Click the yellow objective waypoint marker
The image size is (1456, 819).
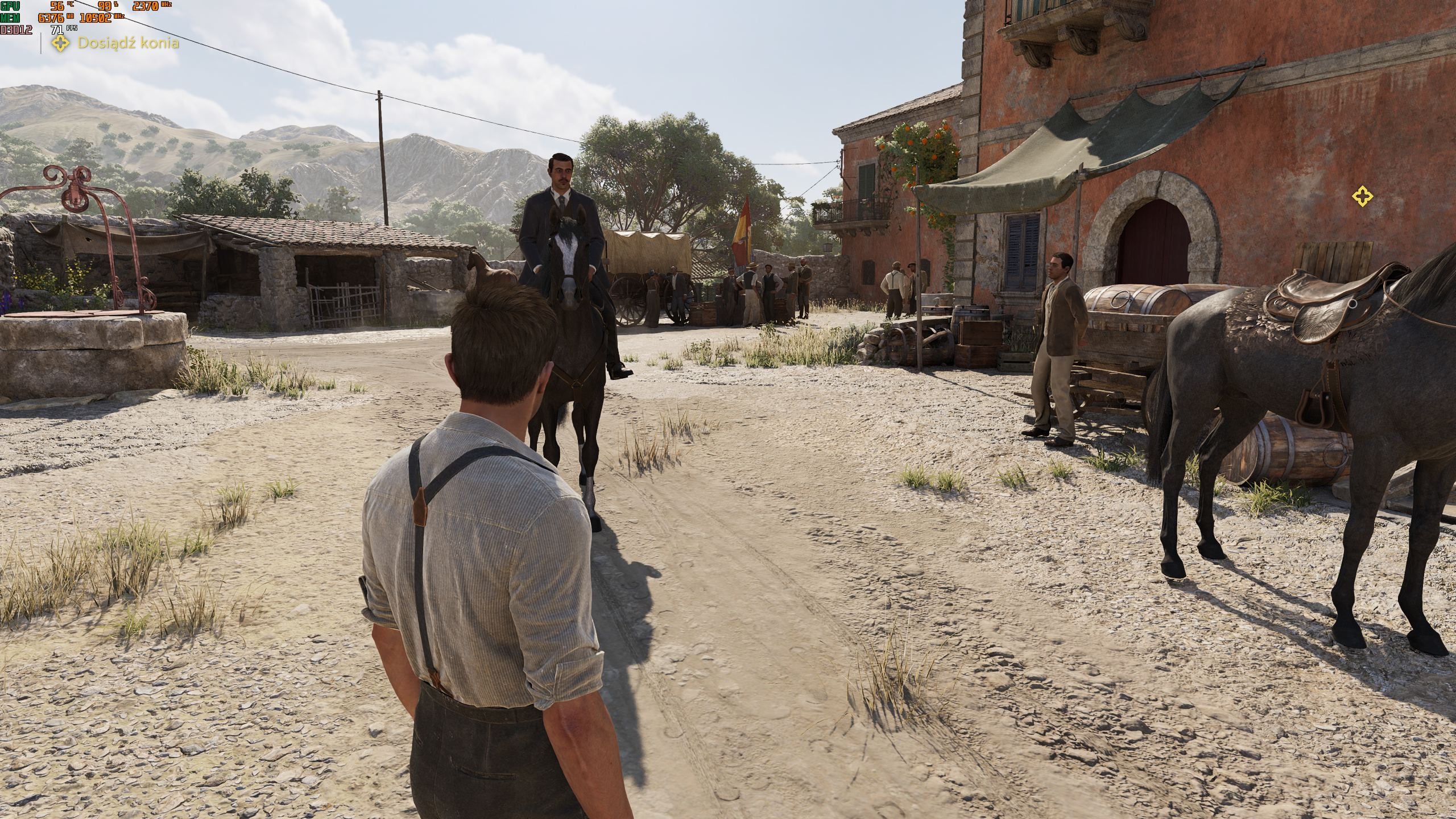coord(1362,197)
